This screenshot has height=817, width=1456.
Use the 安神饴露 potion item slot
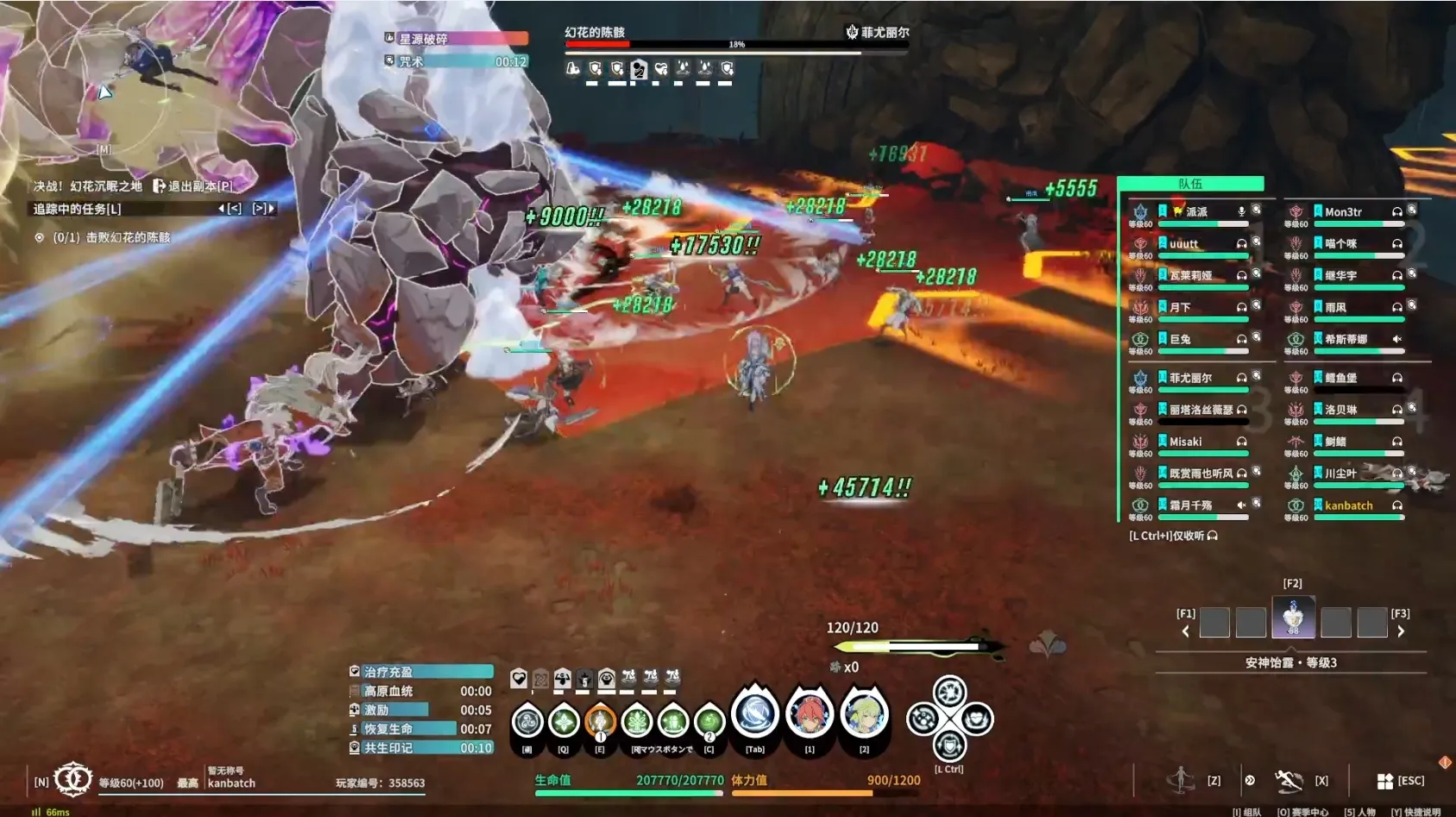[1293, 618]
